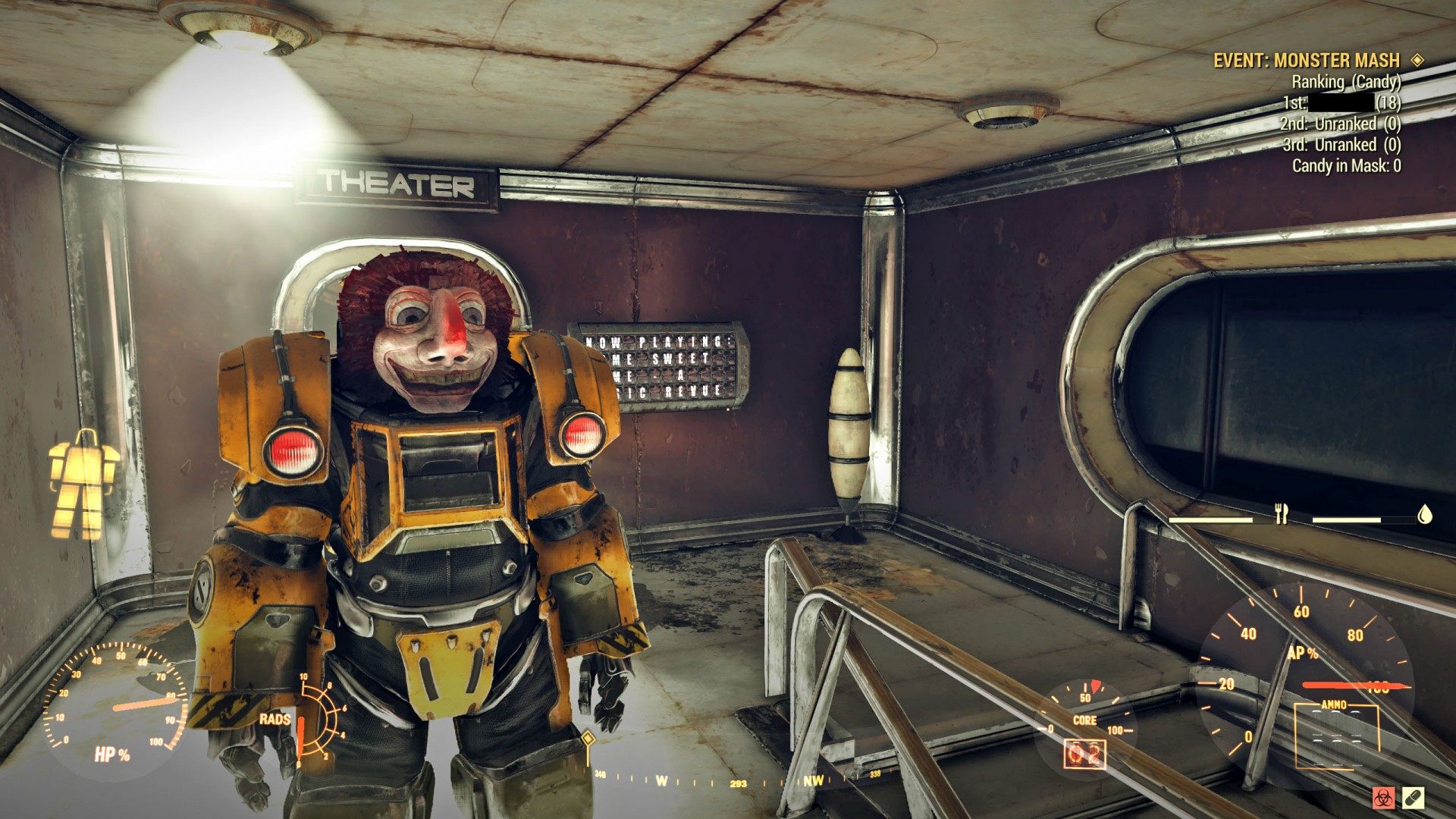This screenshot has width=1456, height=819.
Task: Click the red biohazard status icon
Action: (x=1382, y=798)
